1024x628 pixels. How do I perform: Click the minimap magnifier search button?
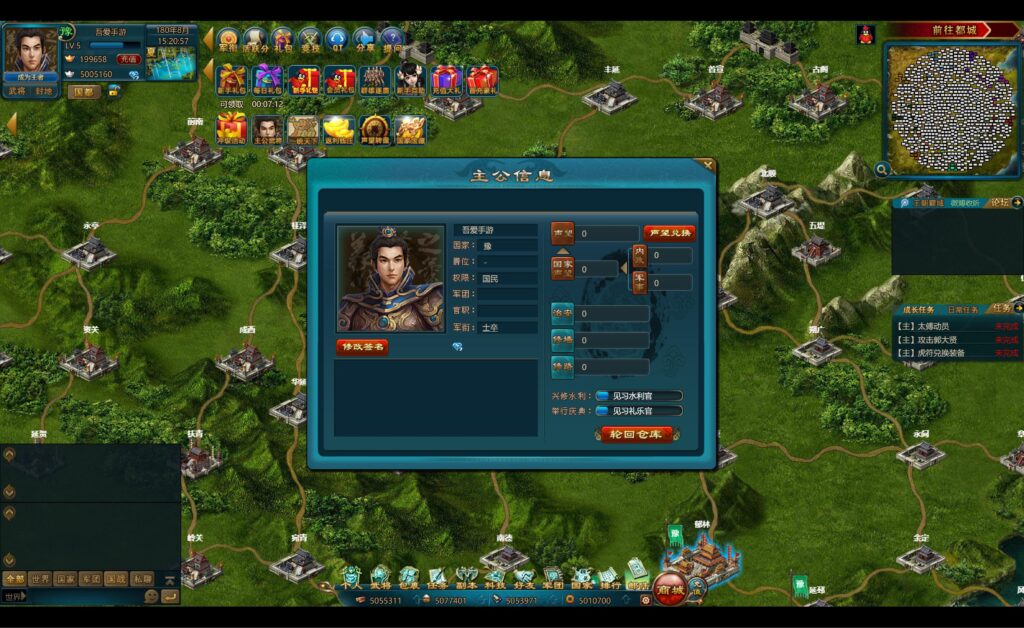(882, 170)
